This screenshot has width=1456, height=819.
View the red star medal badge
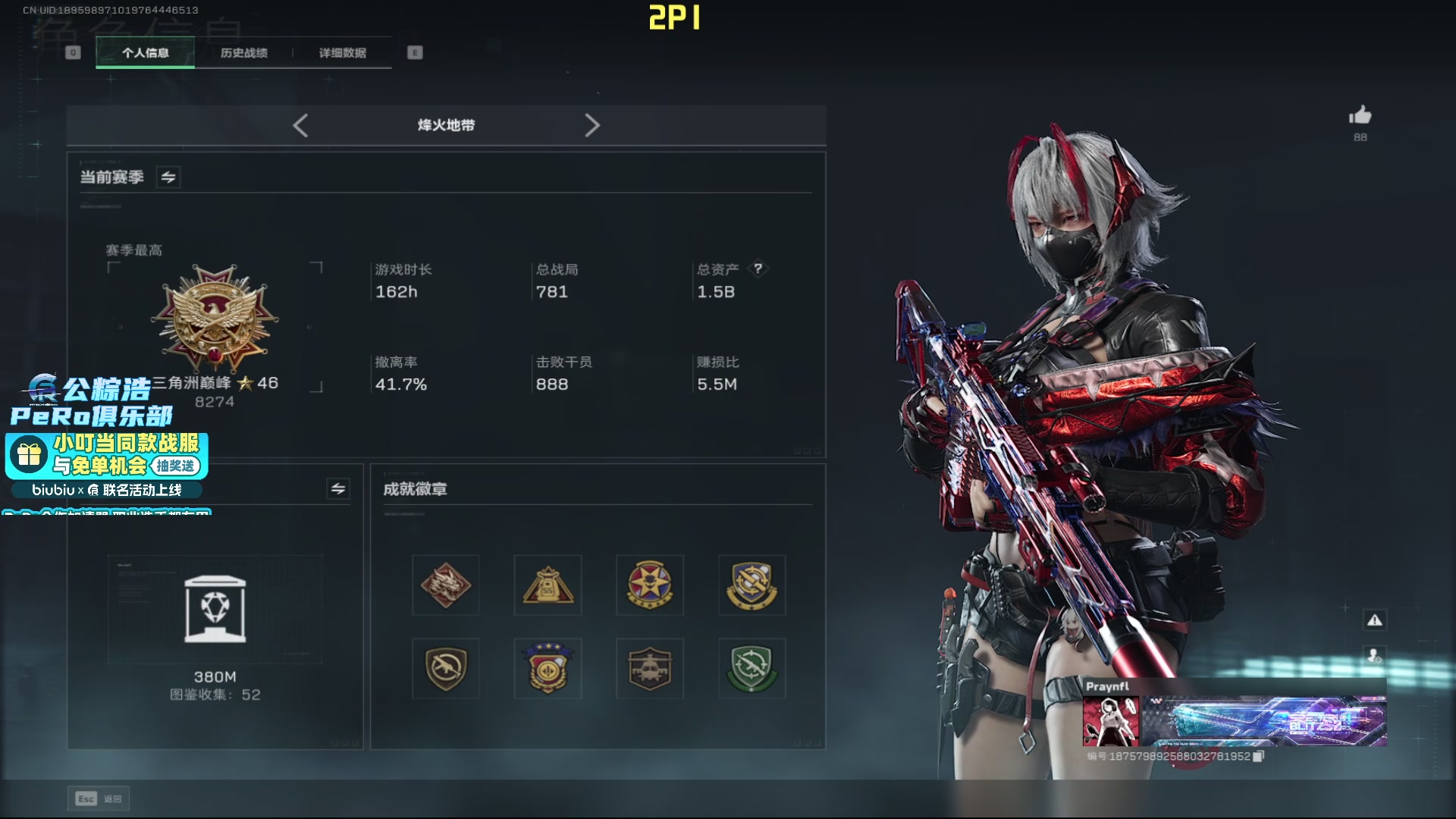650,585
